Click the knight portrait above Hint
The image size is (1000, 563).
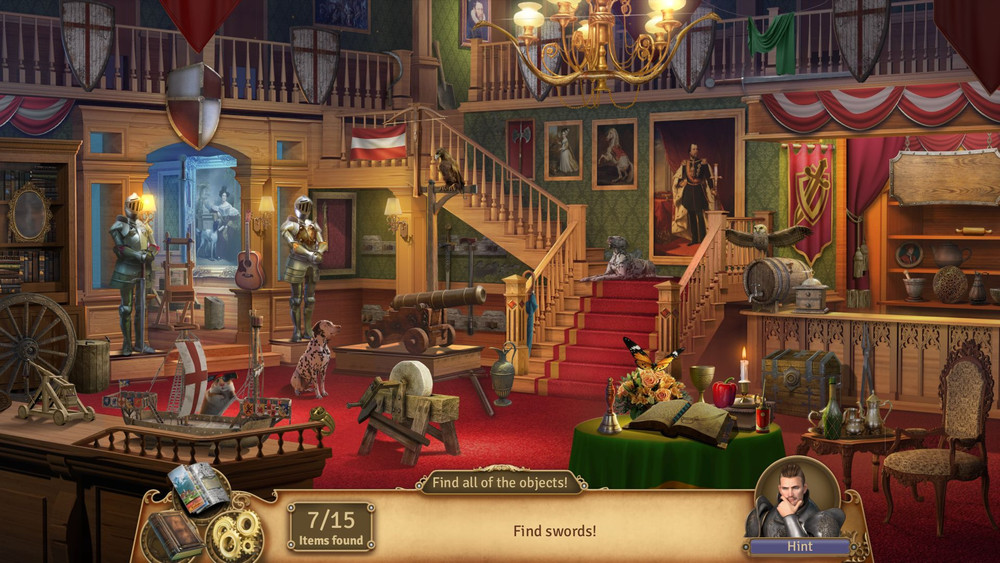tap(797, 499)
